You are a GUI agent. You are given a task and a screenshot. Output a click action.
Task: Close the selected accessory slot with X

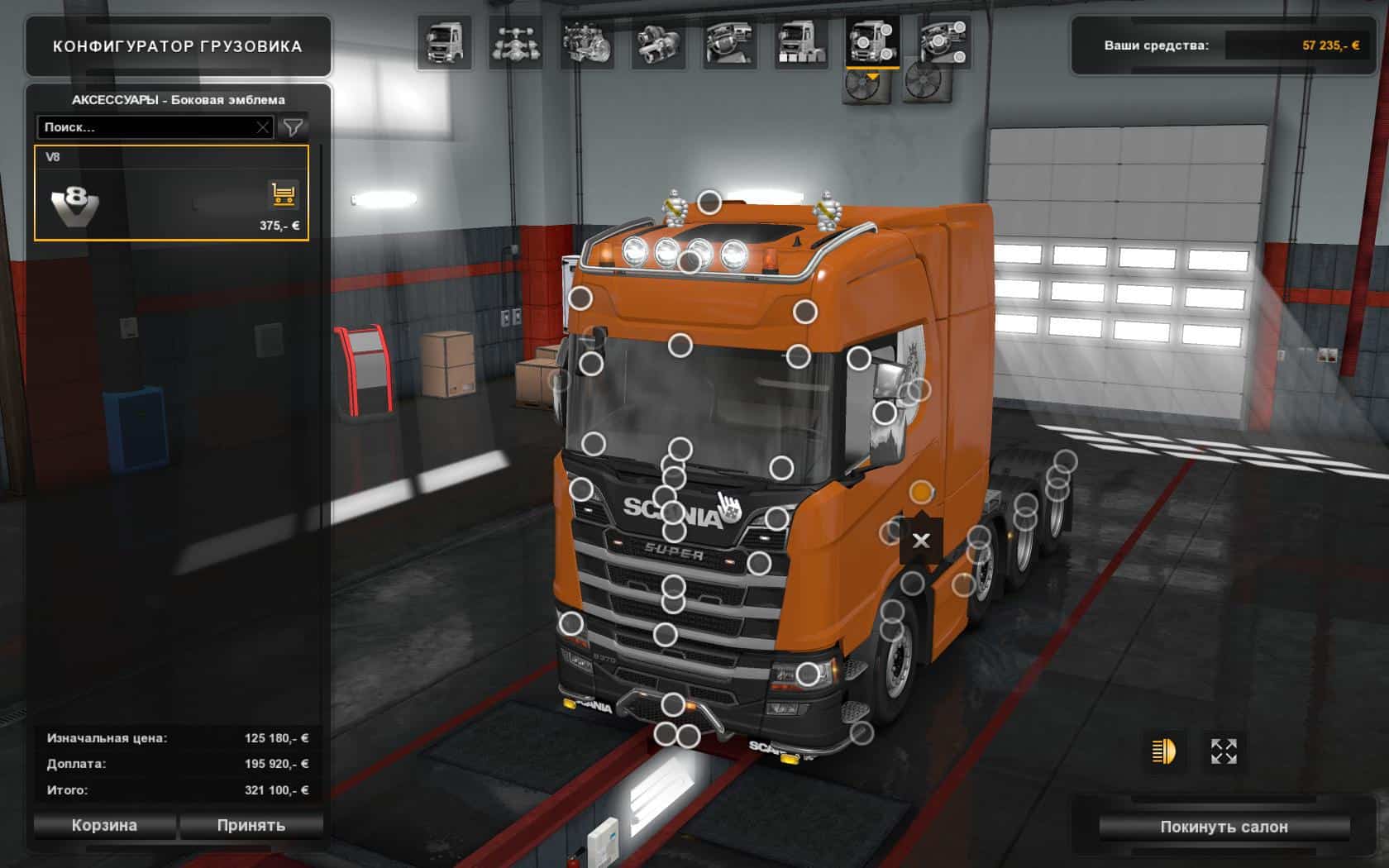(920, 541)
